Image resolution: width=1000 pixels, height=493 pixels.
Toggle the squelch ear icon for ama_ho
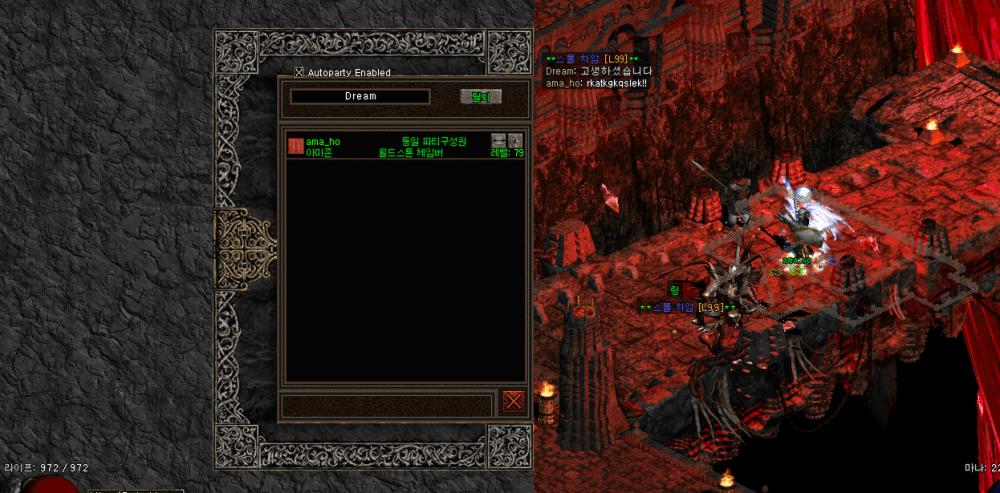coord(516,140)
